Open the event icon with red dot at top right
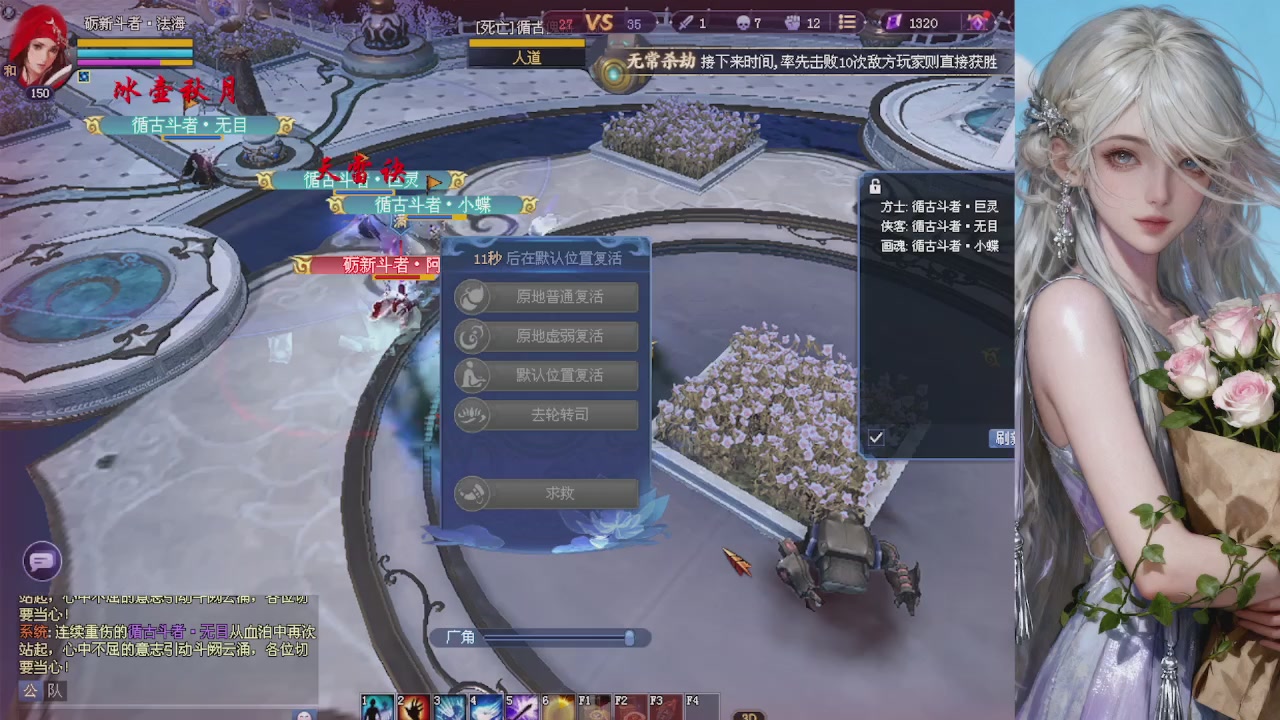 [977, 22]
